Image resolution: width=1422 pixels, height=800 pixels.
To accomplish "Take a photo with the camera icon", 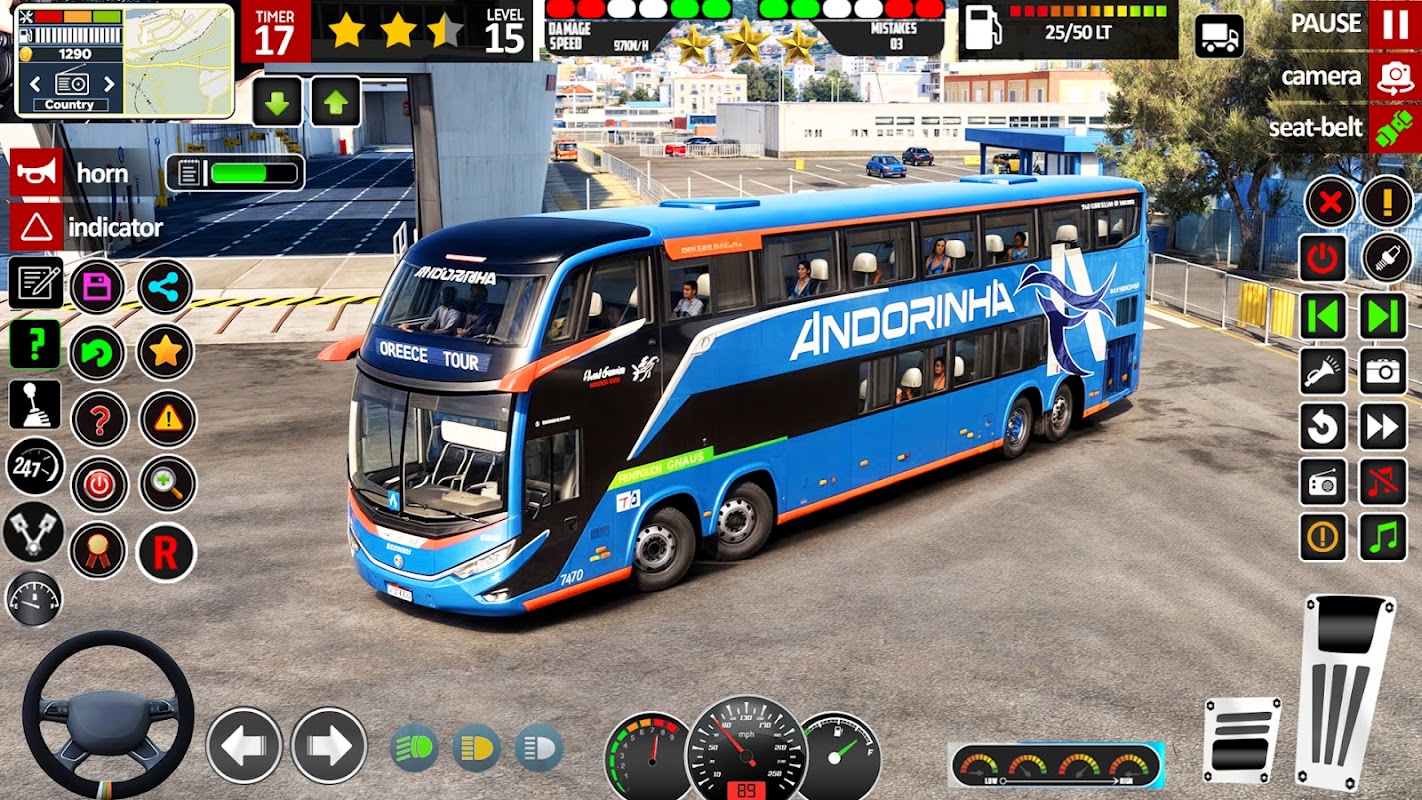I will tap(1383, 372).
